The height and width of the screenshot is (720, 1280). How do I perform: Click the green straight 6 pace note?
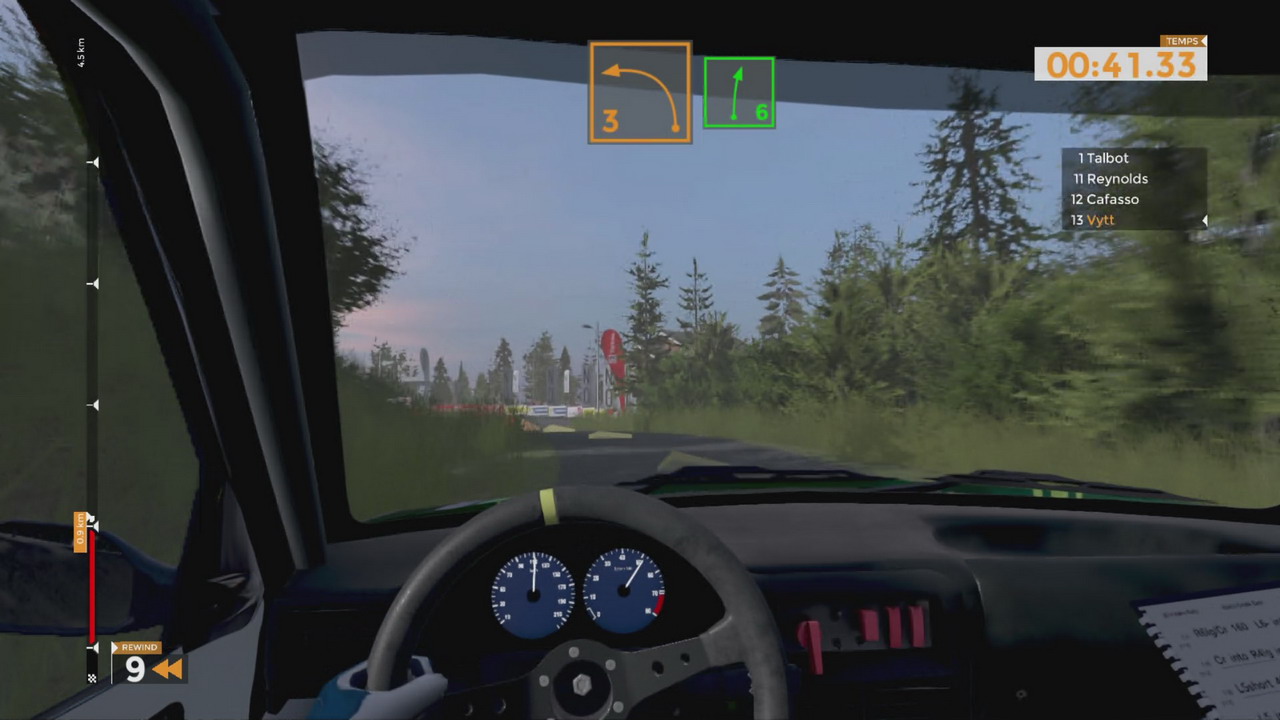pyautogui.click(x=739, y=92)
